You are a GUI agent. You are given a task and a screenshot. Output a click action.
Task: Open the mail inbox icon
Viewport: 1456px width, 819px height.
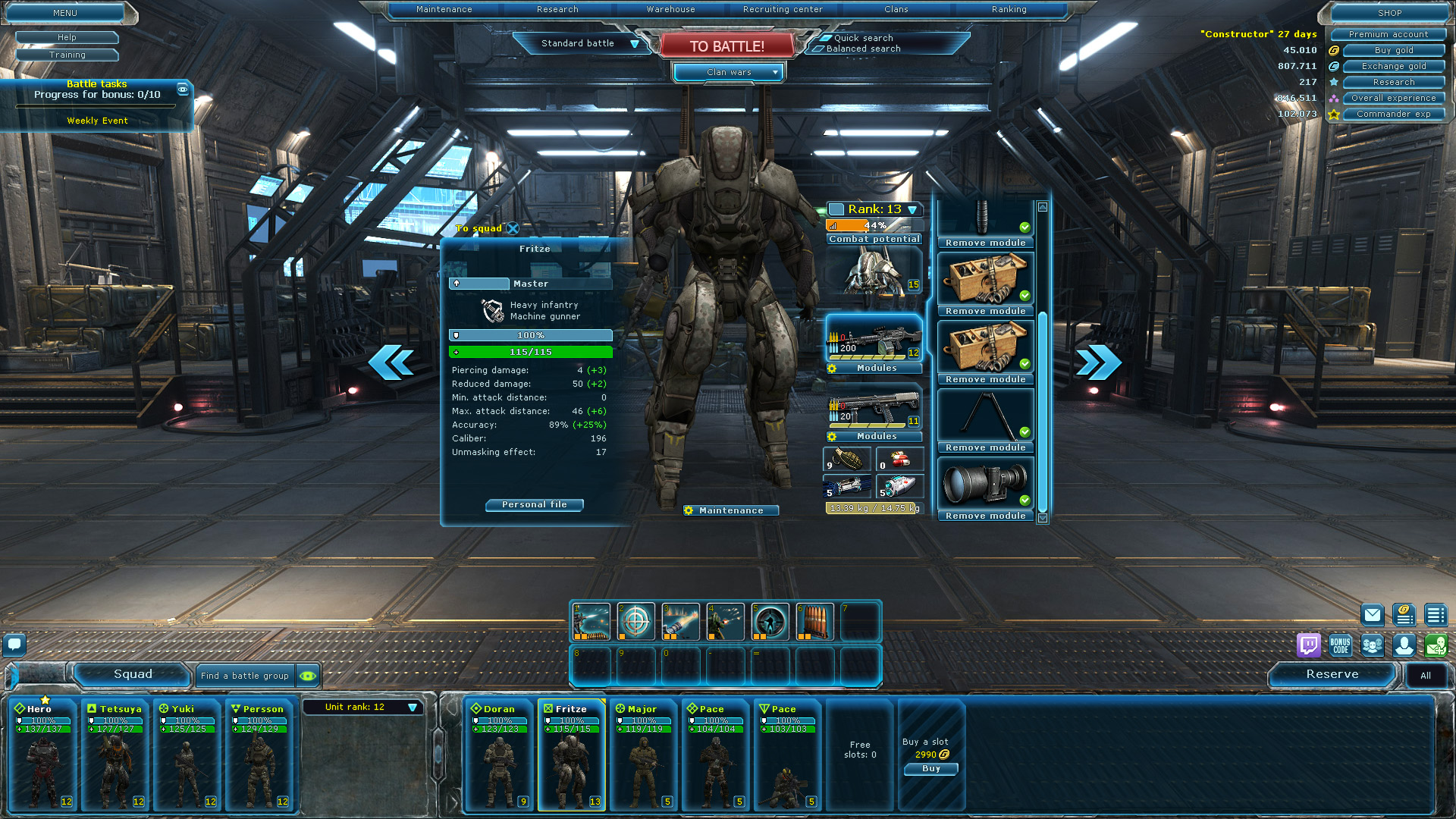1373,614
